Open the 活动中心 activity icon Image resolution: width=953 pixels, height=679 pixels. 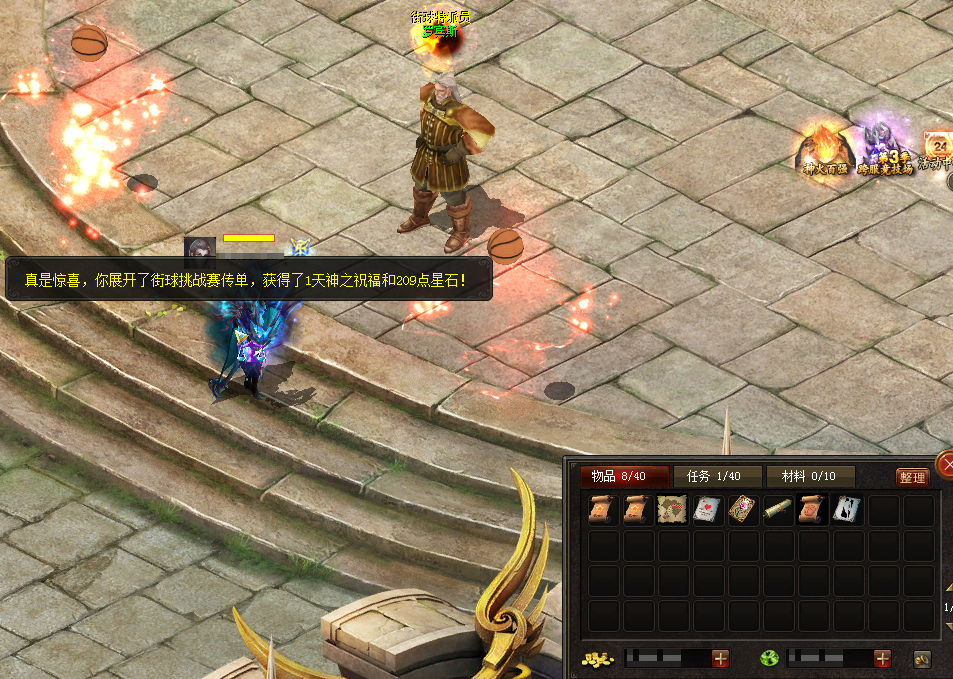938,150
